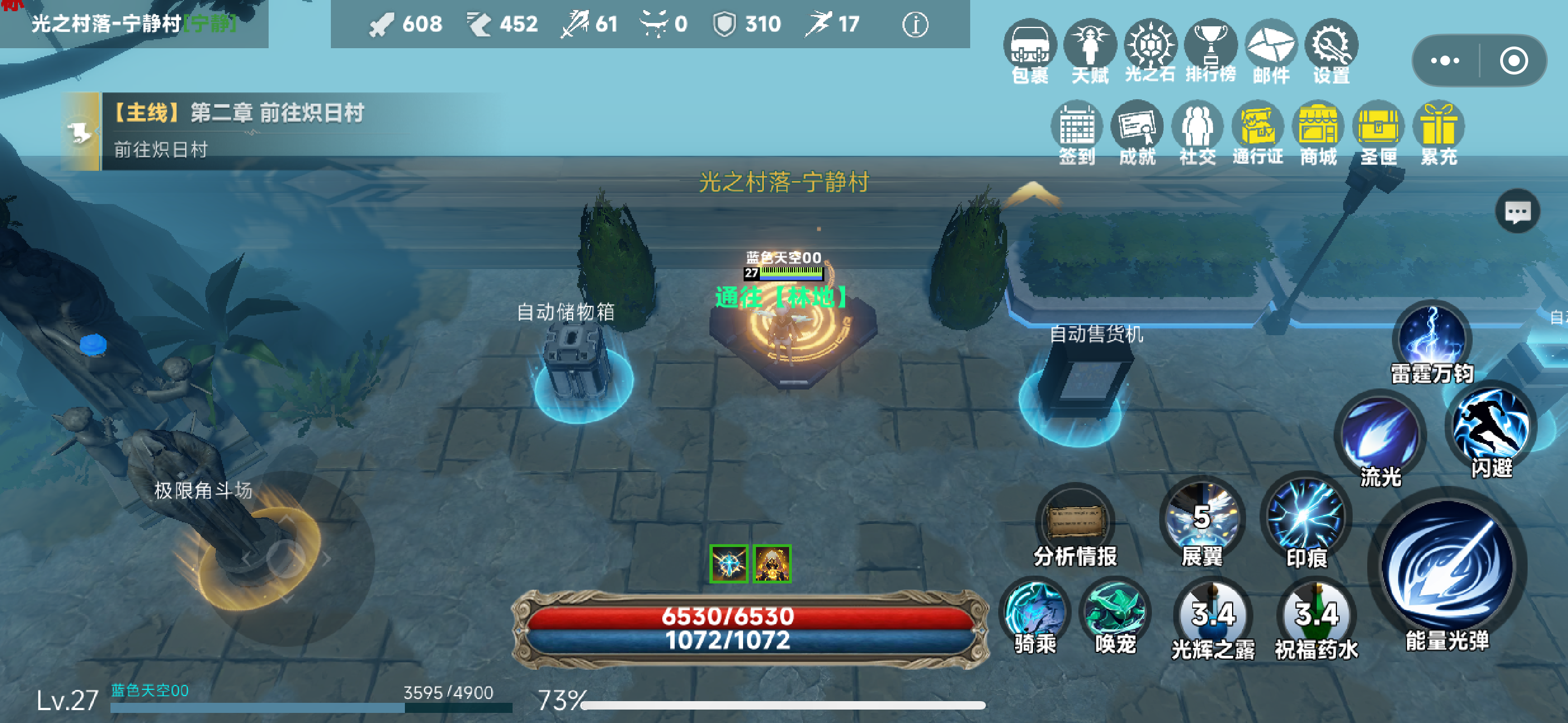This screenshot has width=1568, height=723.
Task: Open the 光之石 interface
Action: [1150, 45]
